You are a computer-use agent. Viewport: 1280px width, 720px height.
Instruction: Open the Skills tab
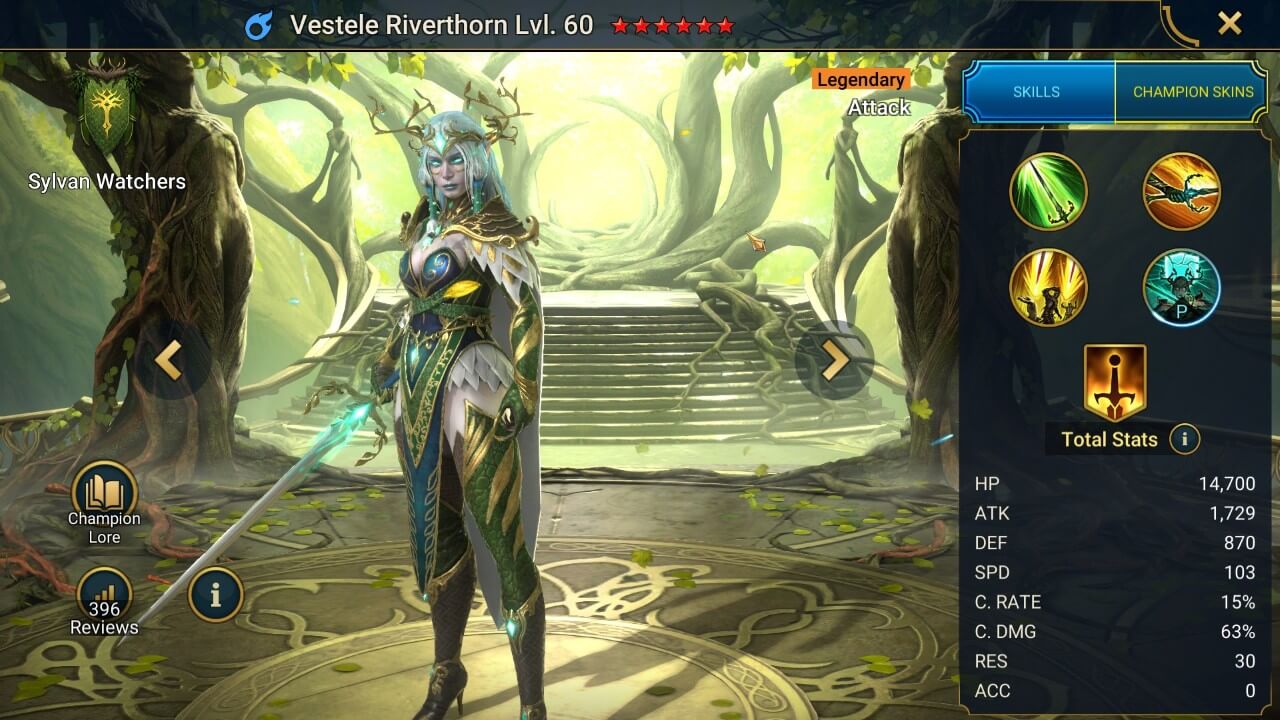click(x=1038, y=91)
